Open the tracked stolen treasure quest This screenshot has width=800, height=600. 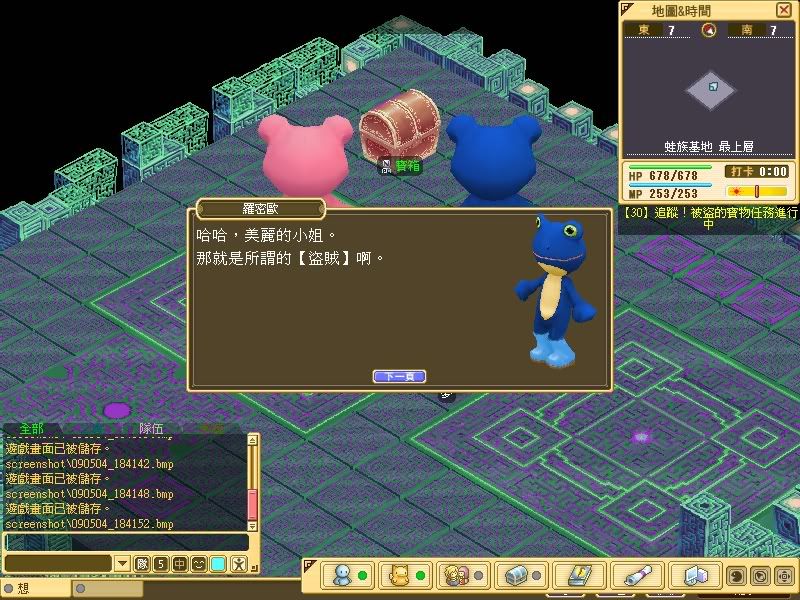tap(708, 218)
